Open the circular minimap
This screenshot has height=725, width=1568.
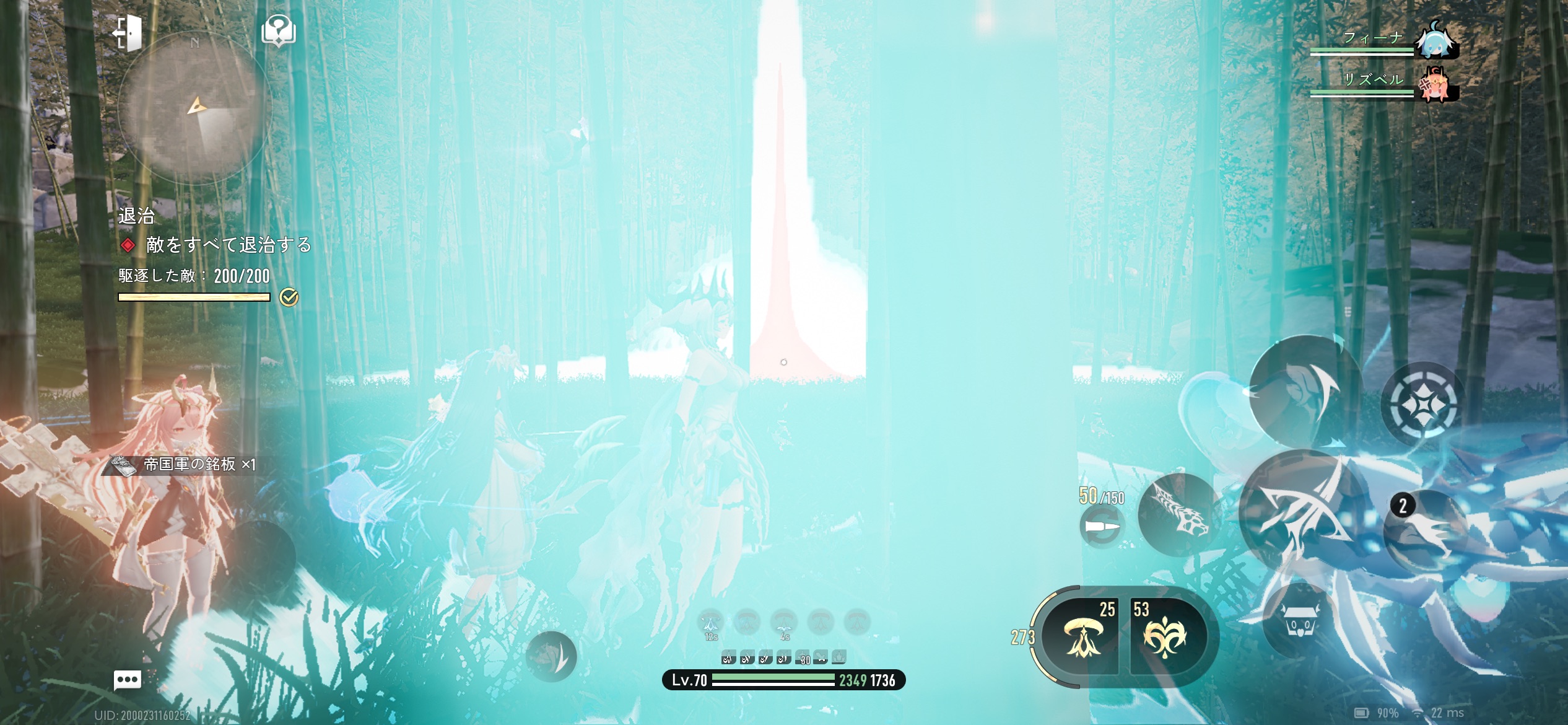click(x=195, y=109)
